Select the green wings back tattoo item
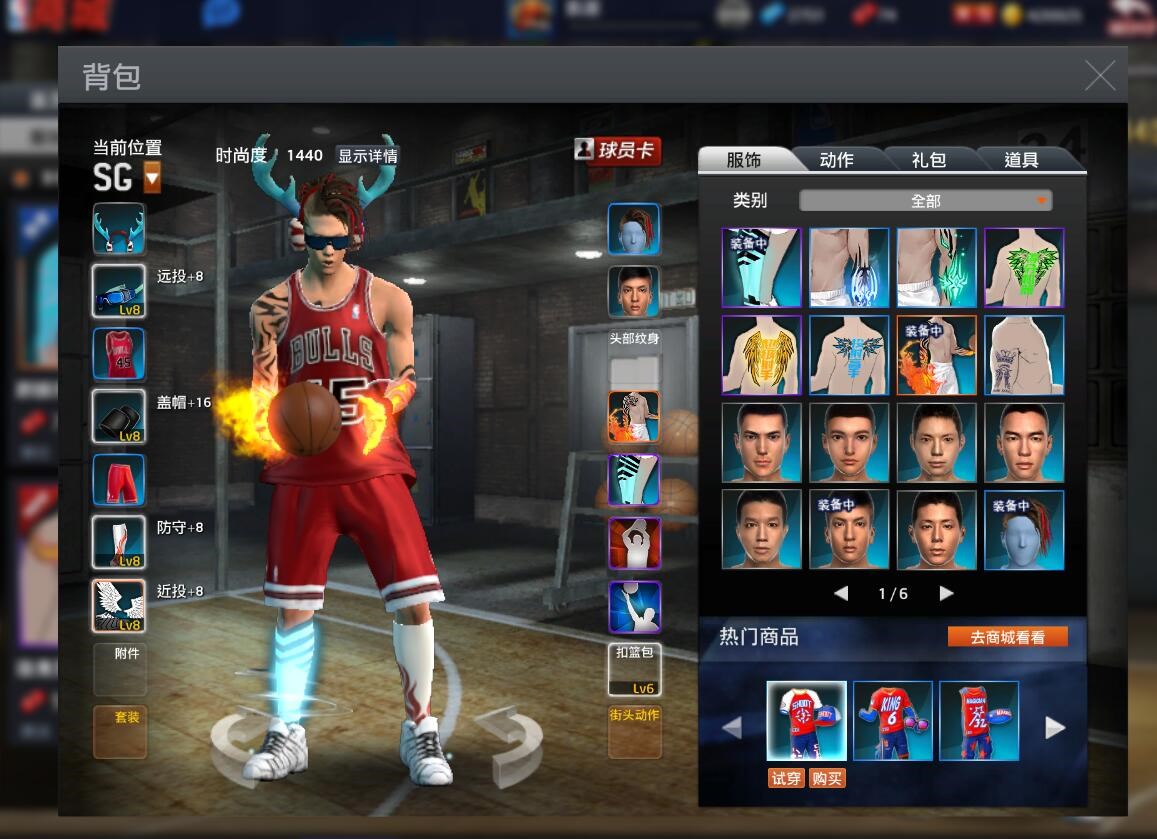The image size is (1157, 839). pyautogui.click(x=1024, y=267)
